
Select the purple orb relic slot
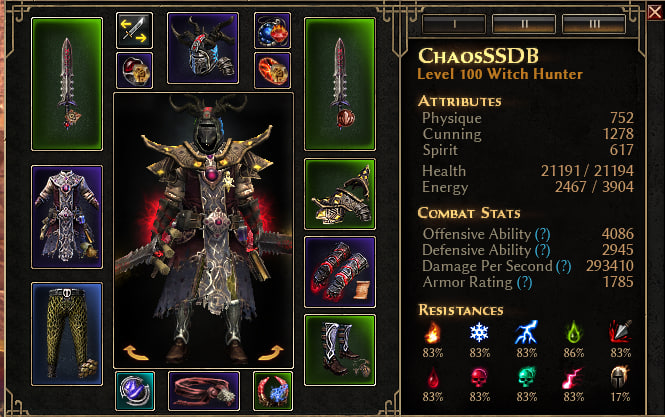pyautogui.click(x=134, y=391)
